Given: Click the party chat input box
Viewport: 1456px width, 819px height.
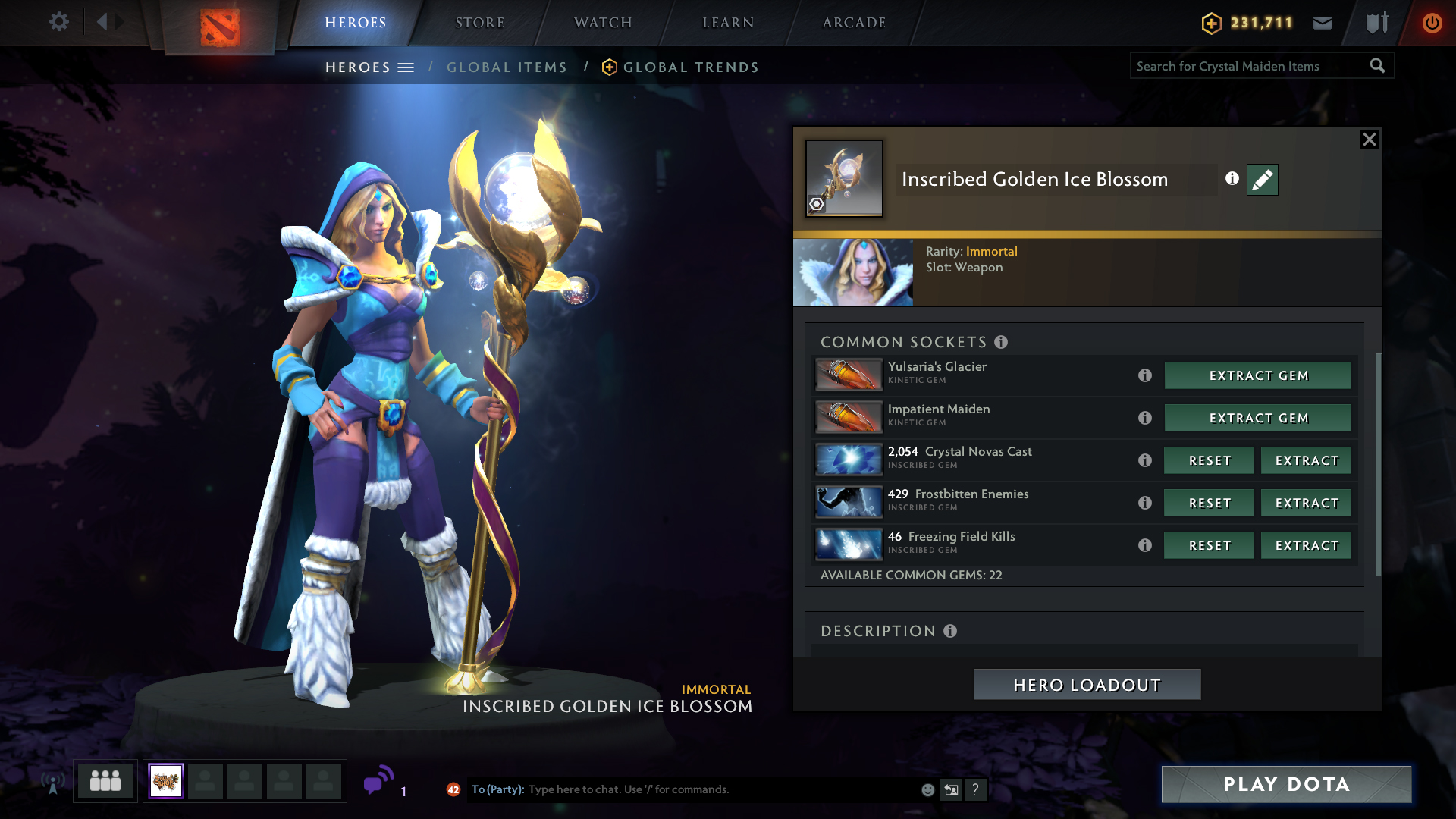Looking at the screenshot, I should tap(720, 789).
